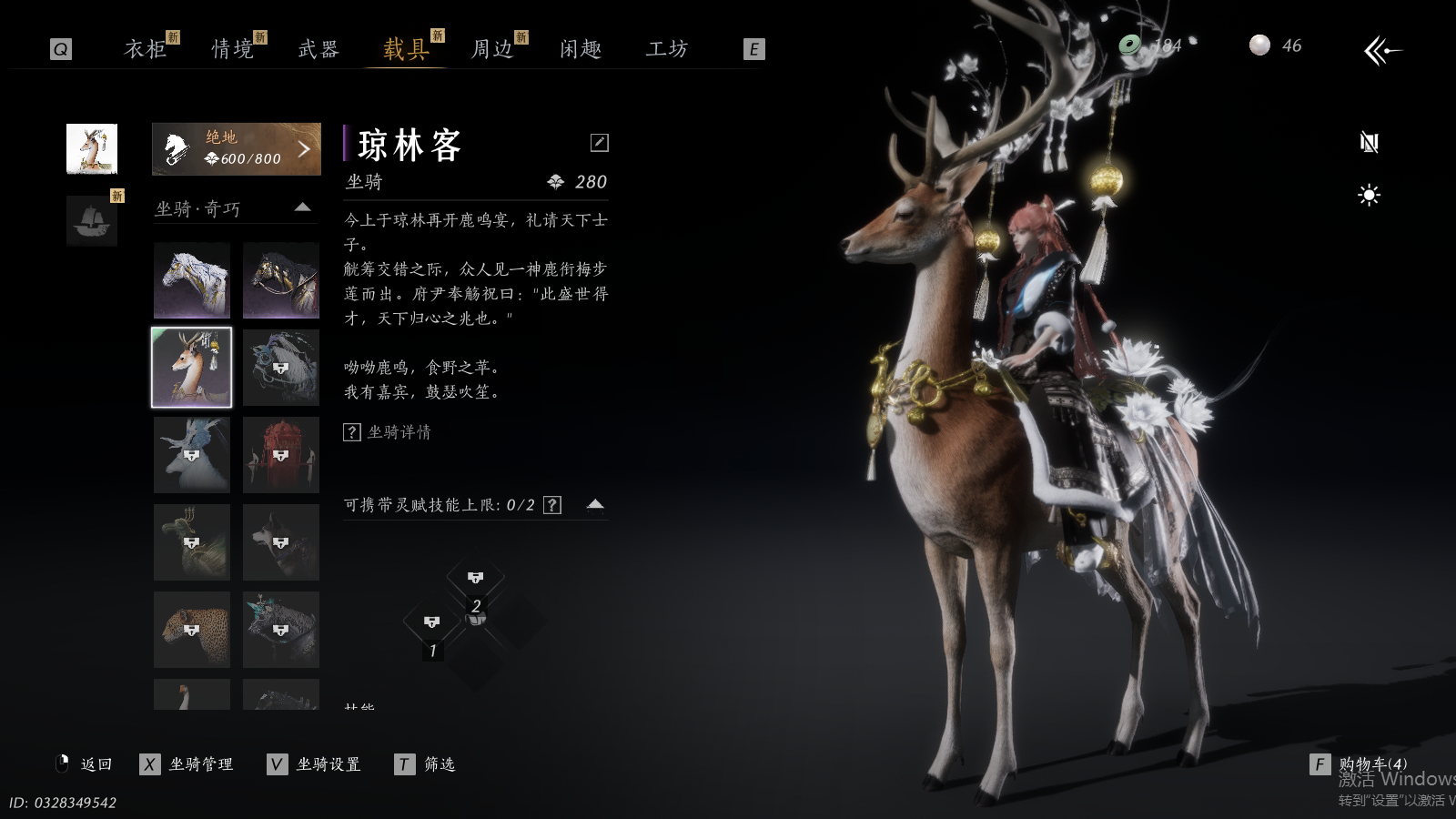Select the white horse mount thumbnail
This screenshot has width=1456, height=819.
(192, 280)
